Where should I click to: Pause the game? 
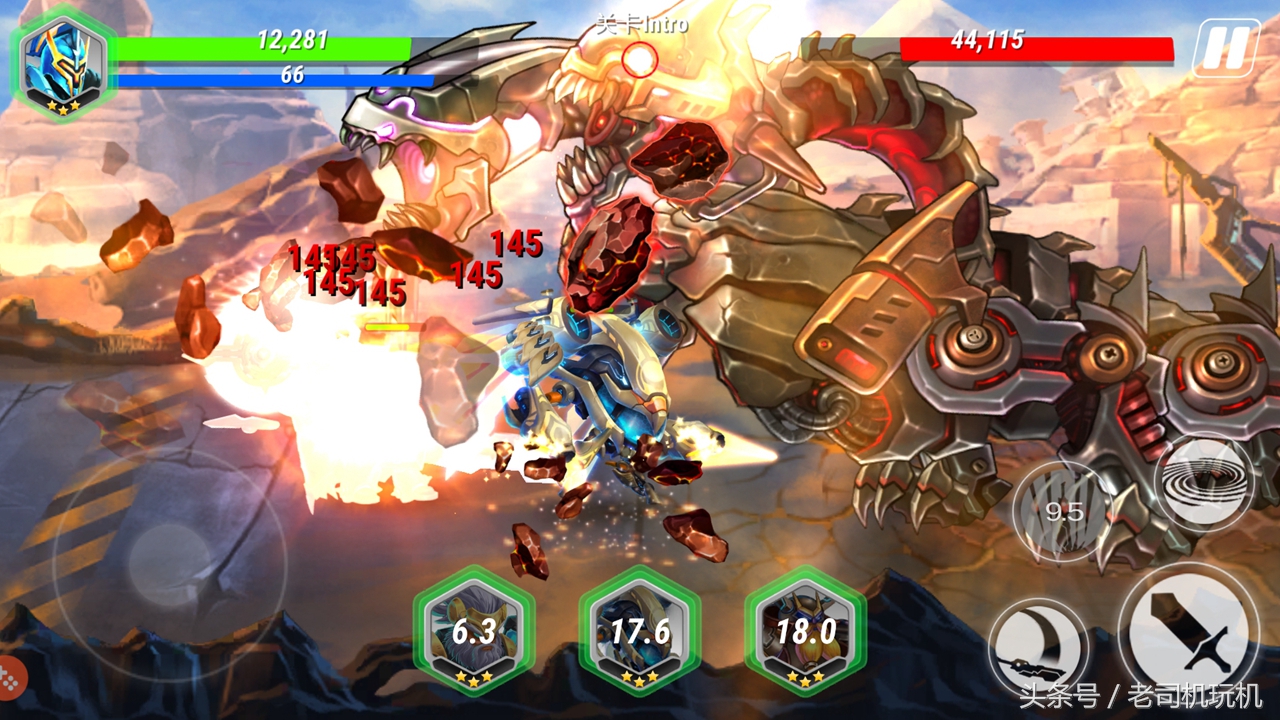pyautogui.click(x=1225, y=47)
